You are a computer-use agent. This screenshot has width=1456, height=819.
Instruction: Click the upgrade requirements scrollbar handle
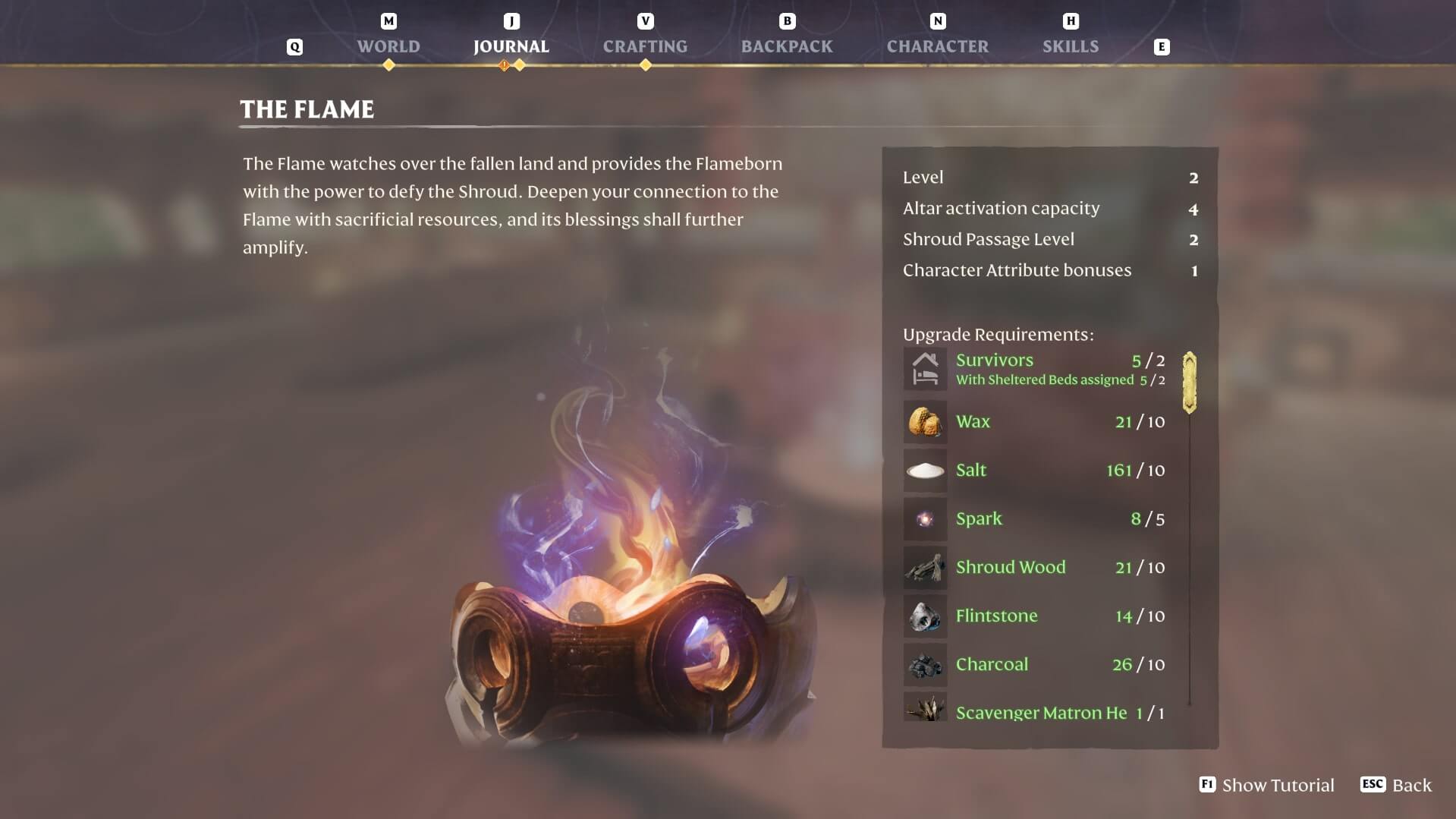click(x=1189, y=383)
